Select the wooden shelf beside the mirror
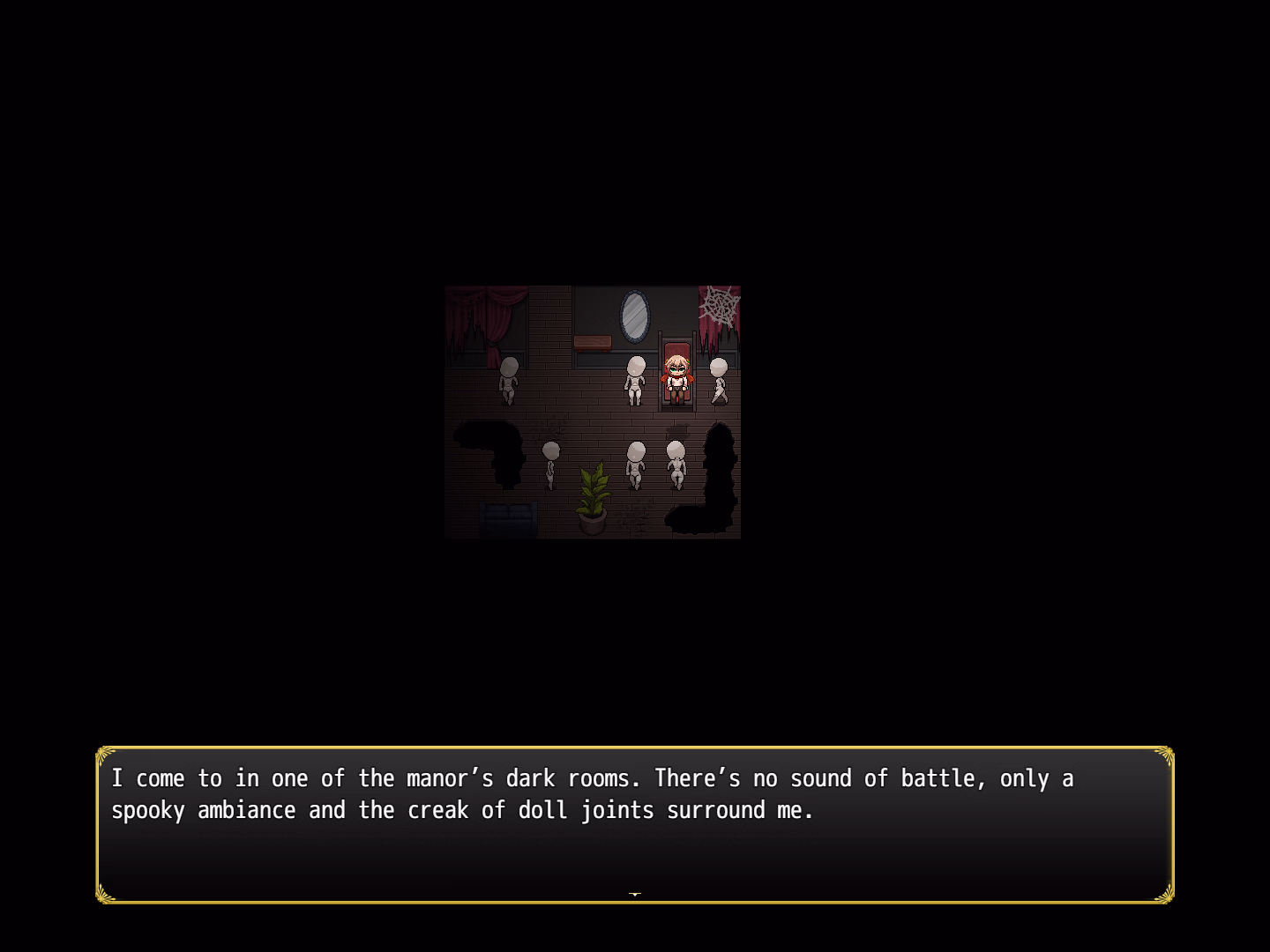The height and width of the screenshot is (952, 1270). [592, 343]
